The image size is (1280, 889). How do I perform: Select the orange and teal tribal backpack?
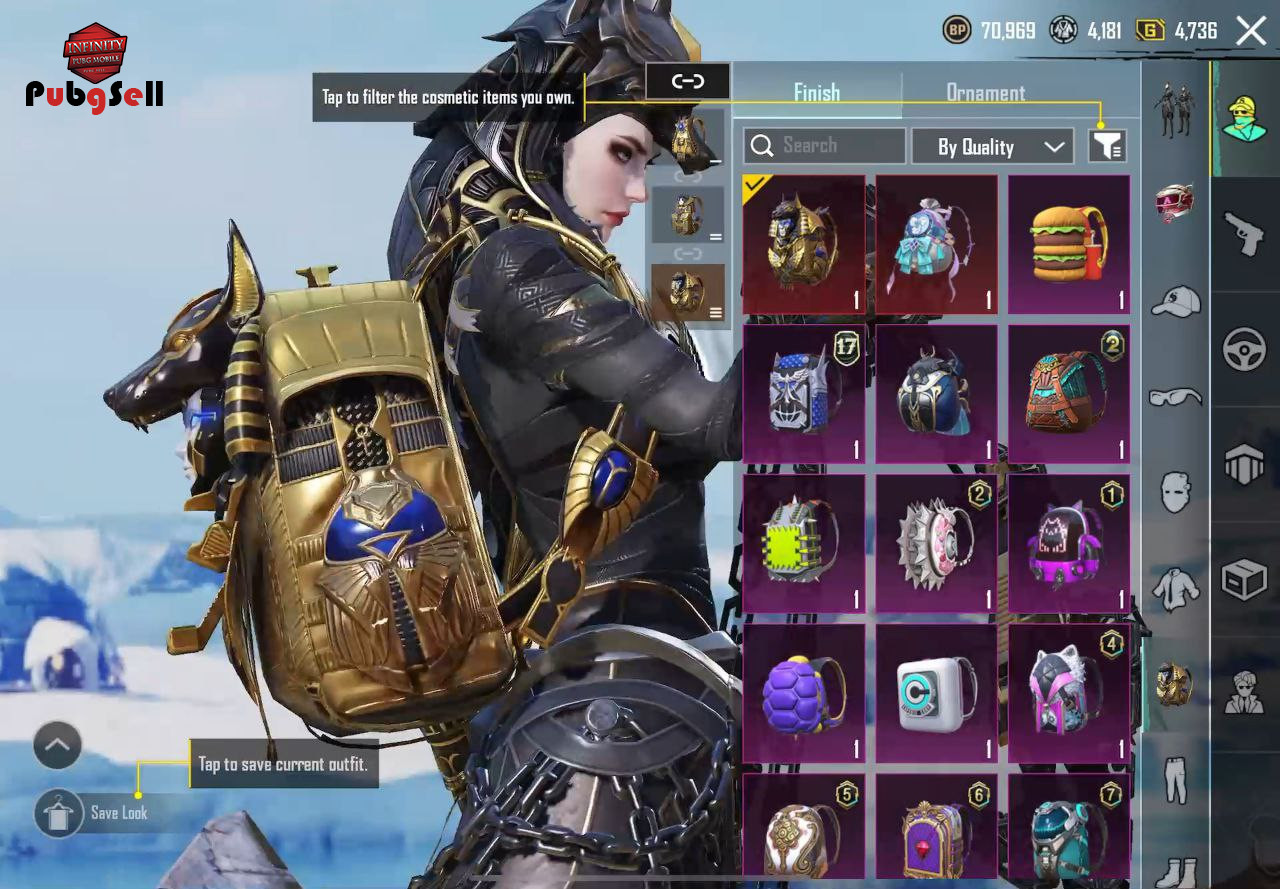[1069, 394]
